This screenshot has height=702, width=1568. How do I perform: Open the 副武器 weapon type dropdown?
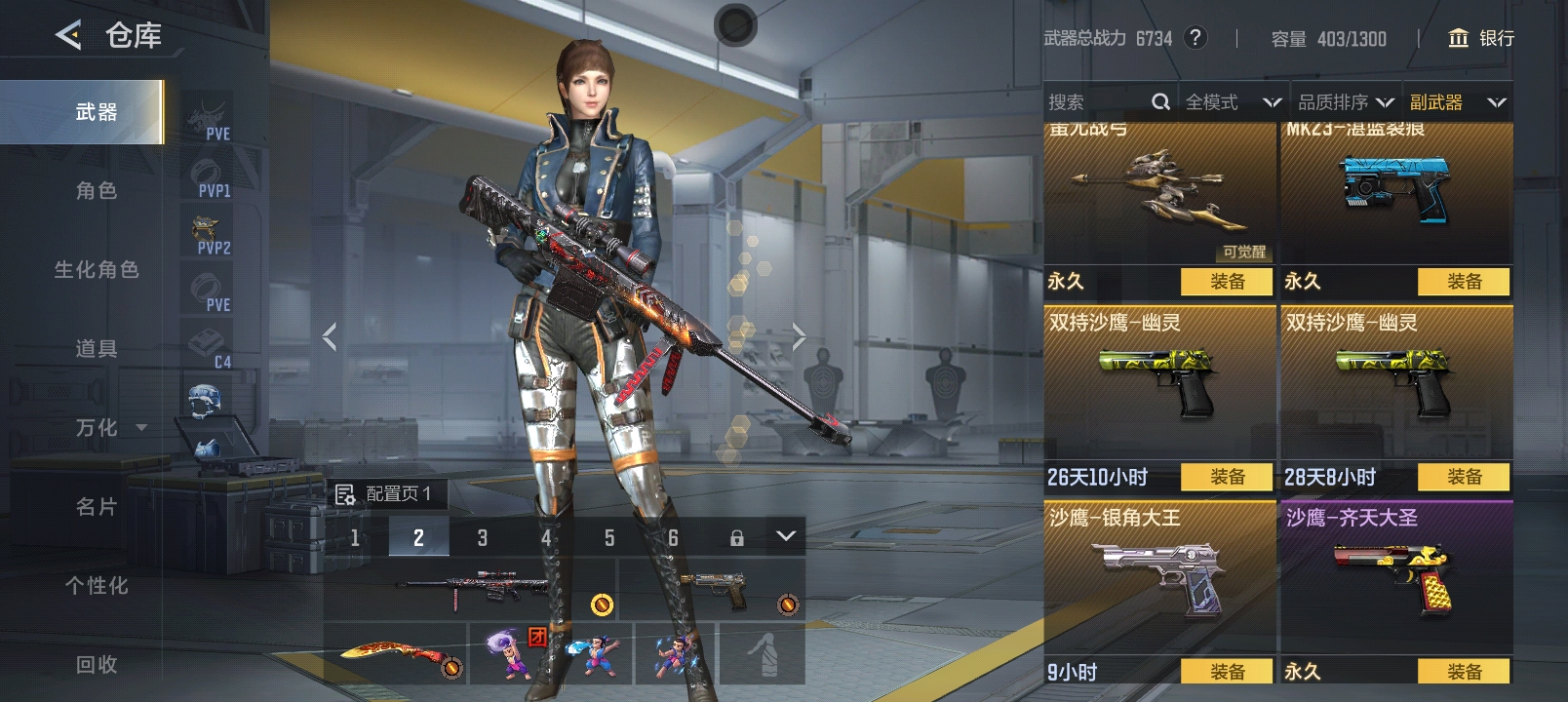(1457, 102)
